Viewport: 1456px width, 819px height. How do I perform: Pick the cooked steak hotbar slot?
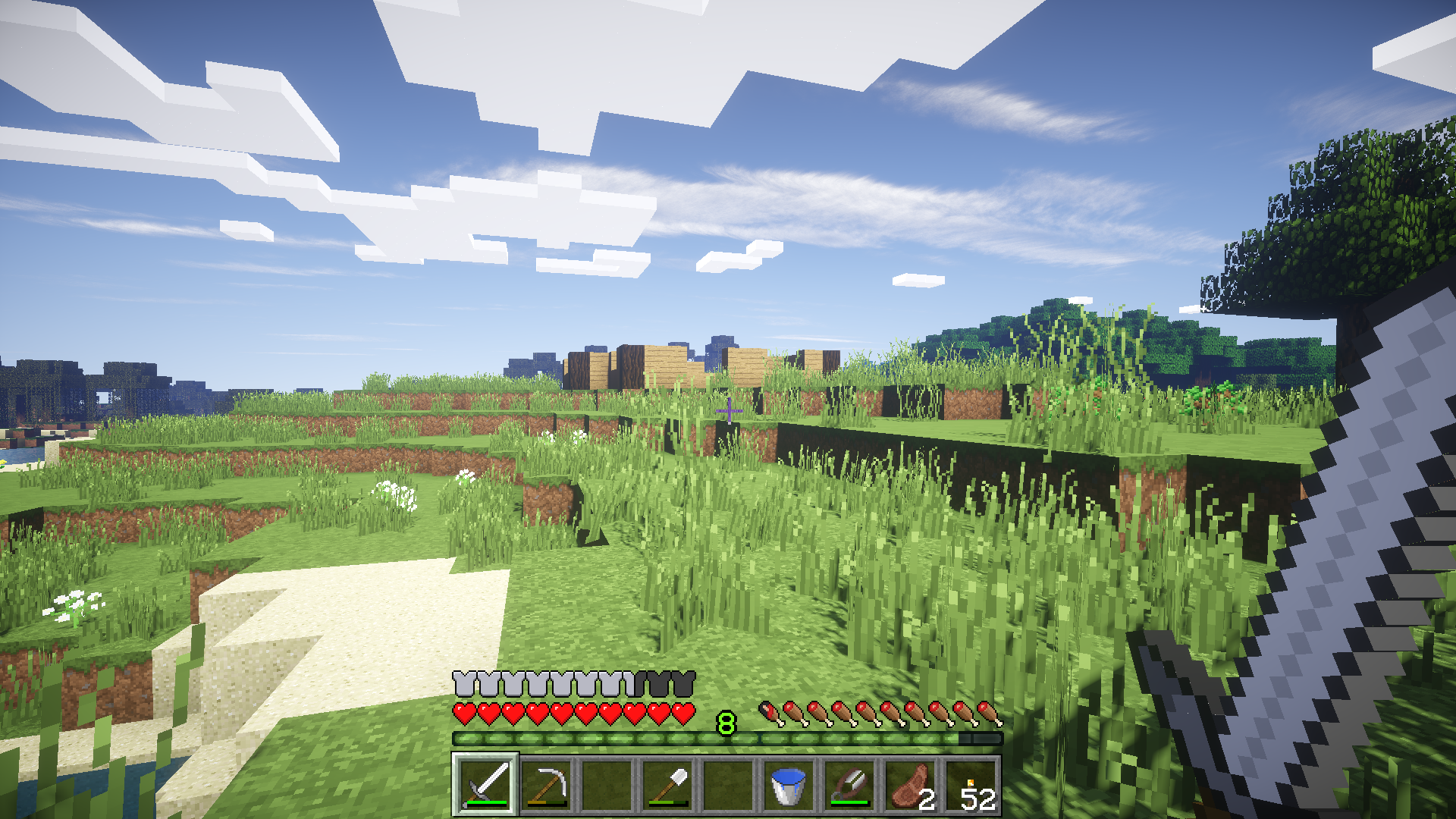[x=910, y=785]
